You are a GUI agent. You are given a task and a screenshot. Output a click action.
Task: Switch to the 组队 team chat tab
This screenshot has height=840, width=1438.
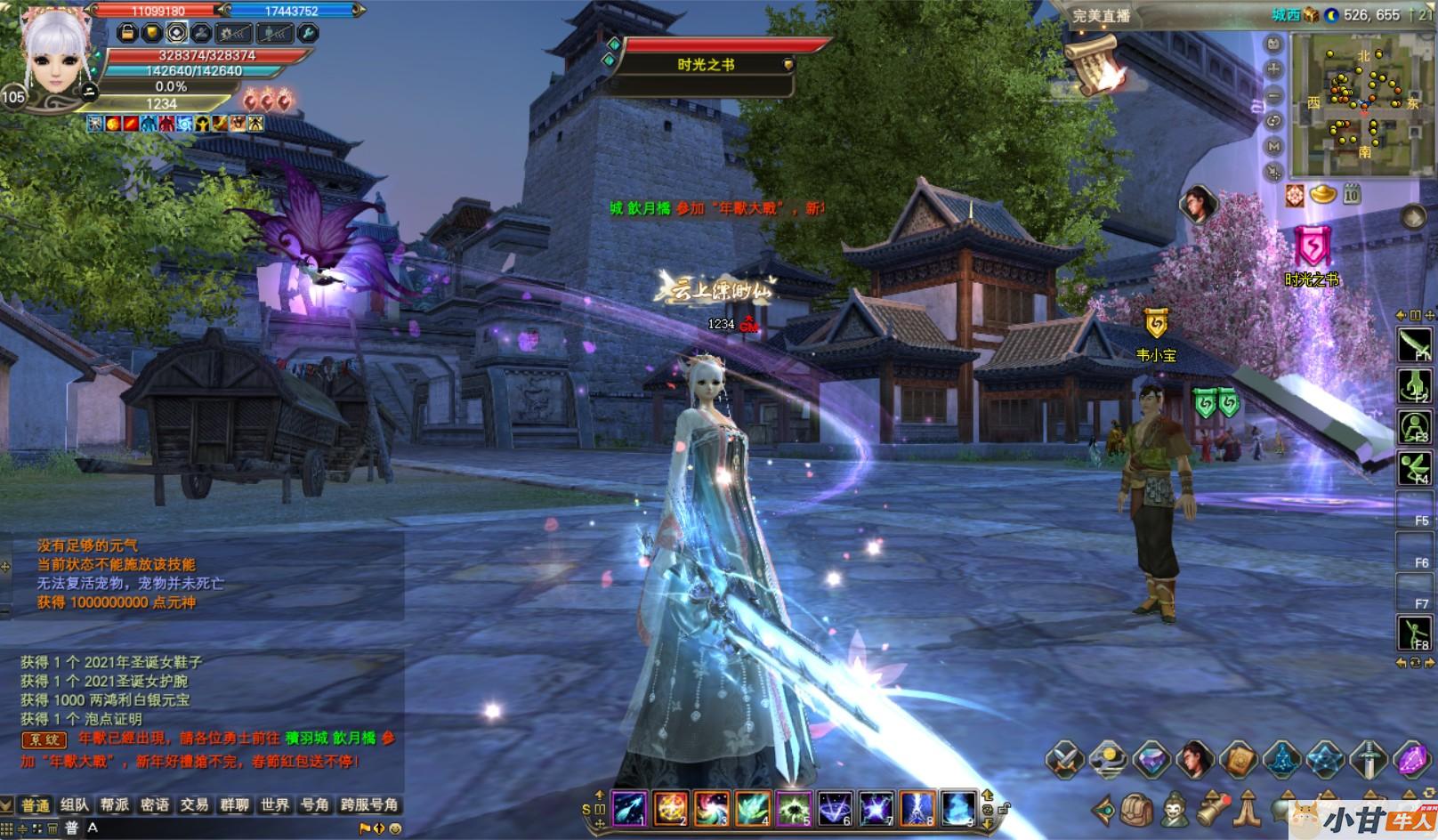pyautogui.click(x=75, y=804)
